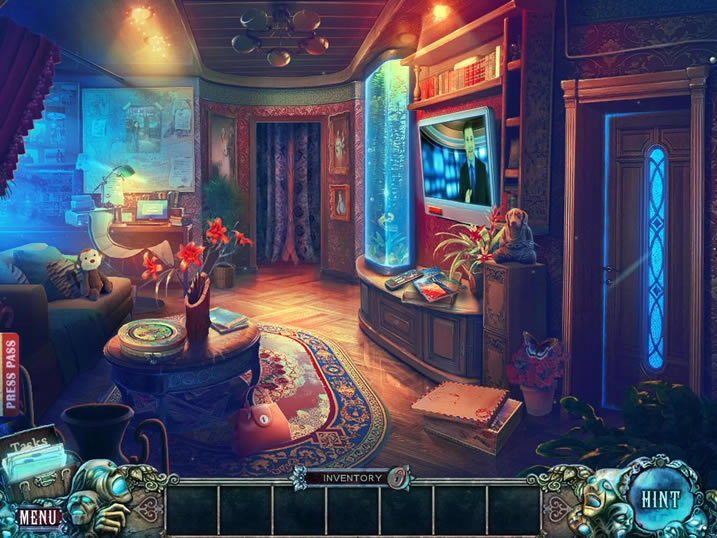Image resolution: width=717 pixels, height=538 pixels.
Task: Toggle the inventory lock icon
Action: 397,478
